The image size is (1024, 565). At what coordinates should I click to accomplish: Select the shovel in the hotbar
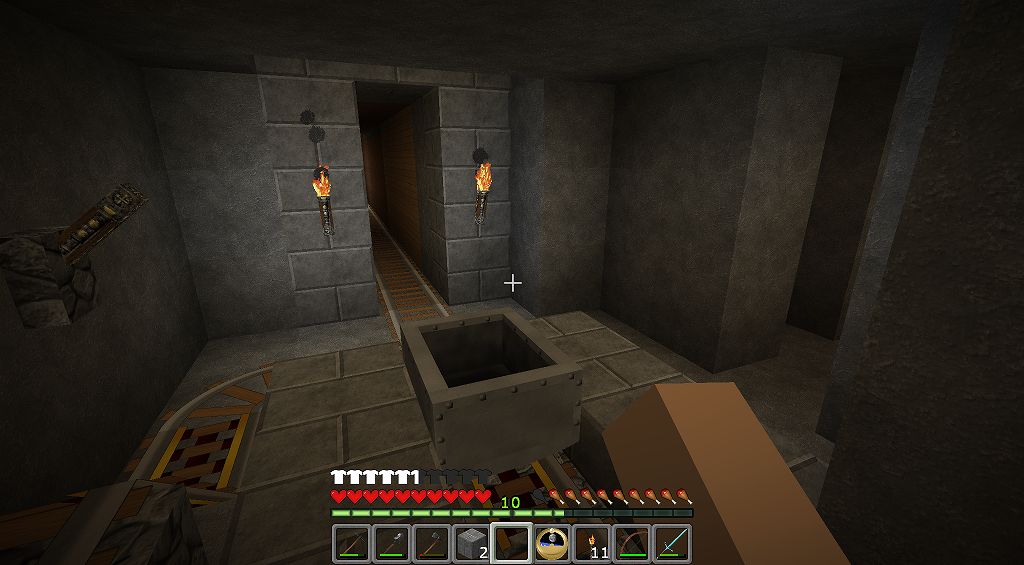click(x=391, y=543)
